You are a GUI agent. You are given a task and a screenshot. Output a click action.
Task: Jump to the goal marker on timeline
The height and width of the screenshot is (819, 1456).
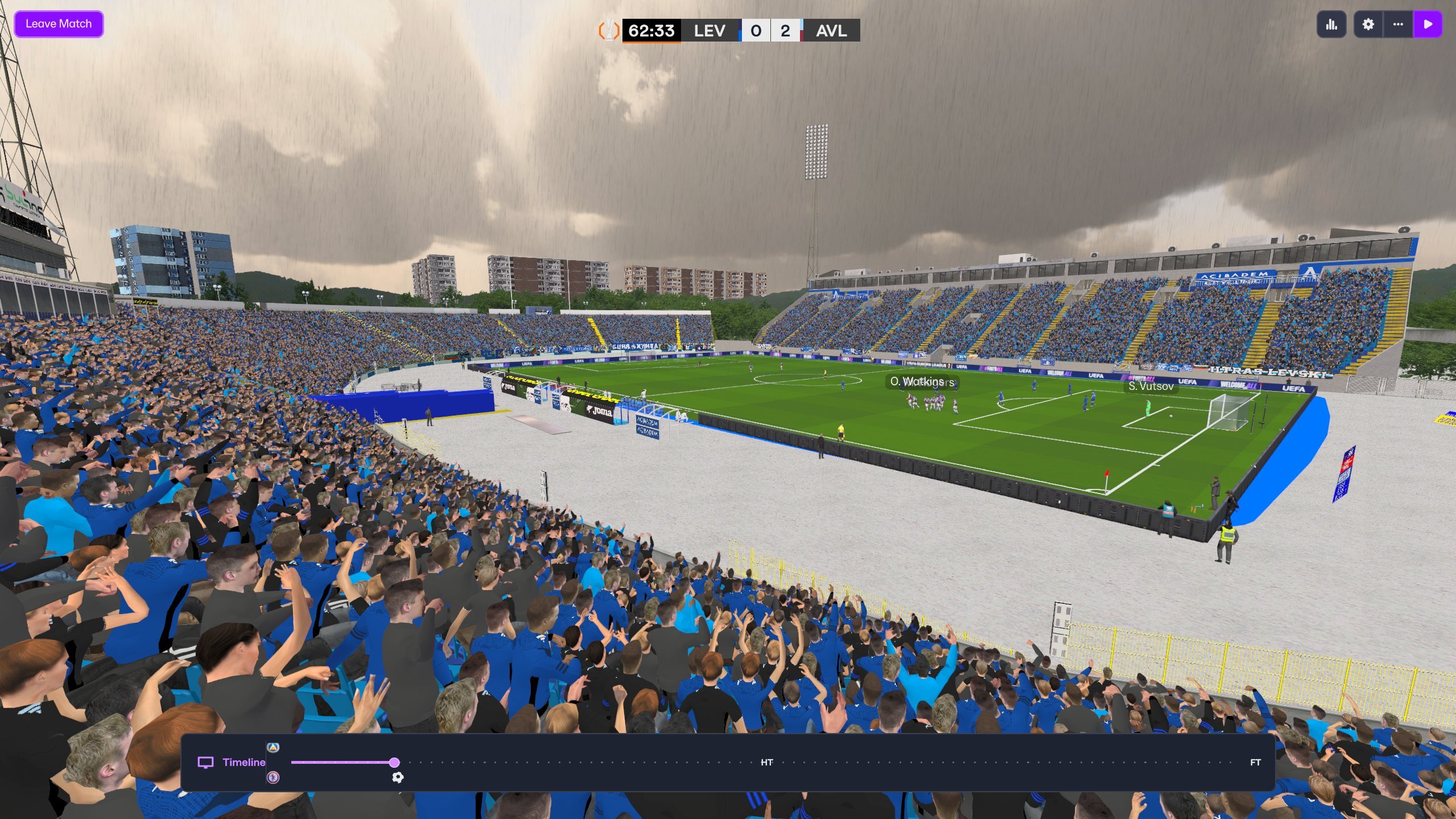(398, 777)
